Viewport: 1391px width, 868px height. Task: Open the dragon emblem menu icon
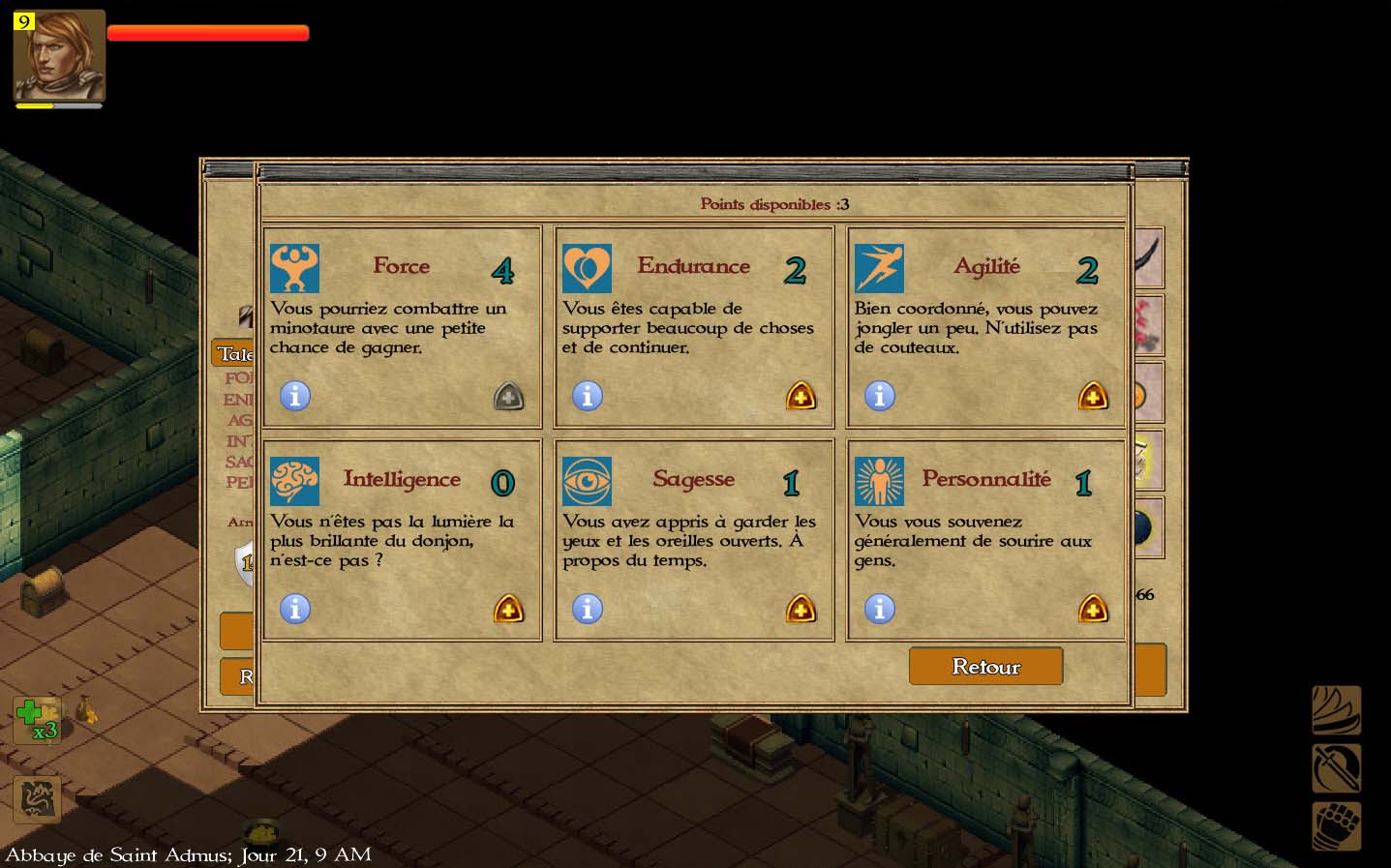(x=37, y=799)
